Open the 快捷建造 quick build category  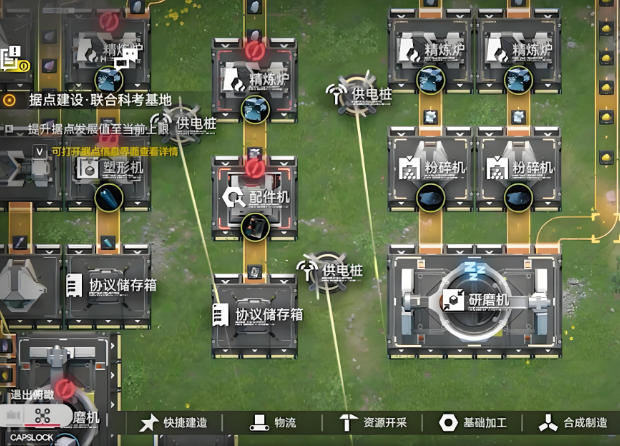[175, 423]
